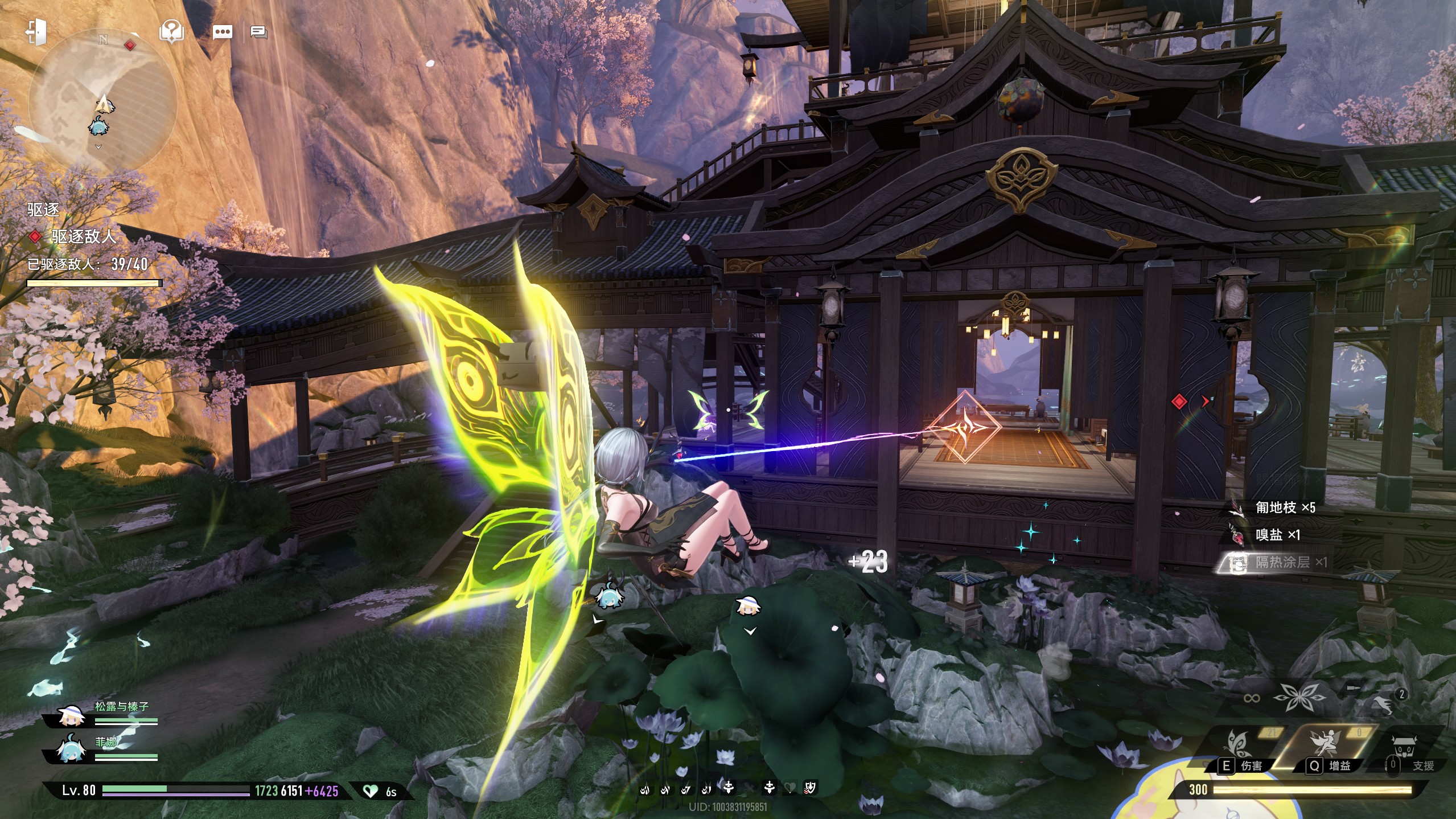The height and width of the screenshot is (819, 1456).
Task: Open the chat messages icon
Action: (x=259, y=32)
